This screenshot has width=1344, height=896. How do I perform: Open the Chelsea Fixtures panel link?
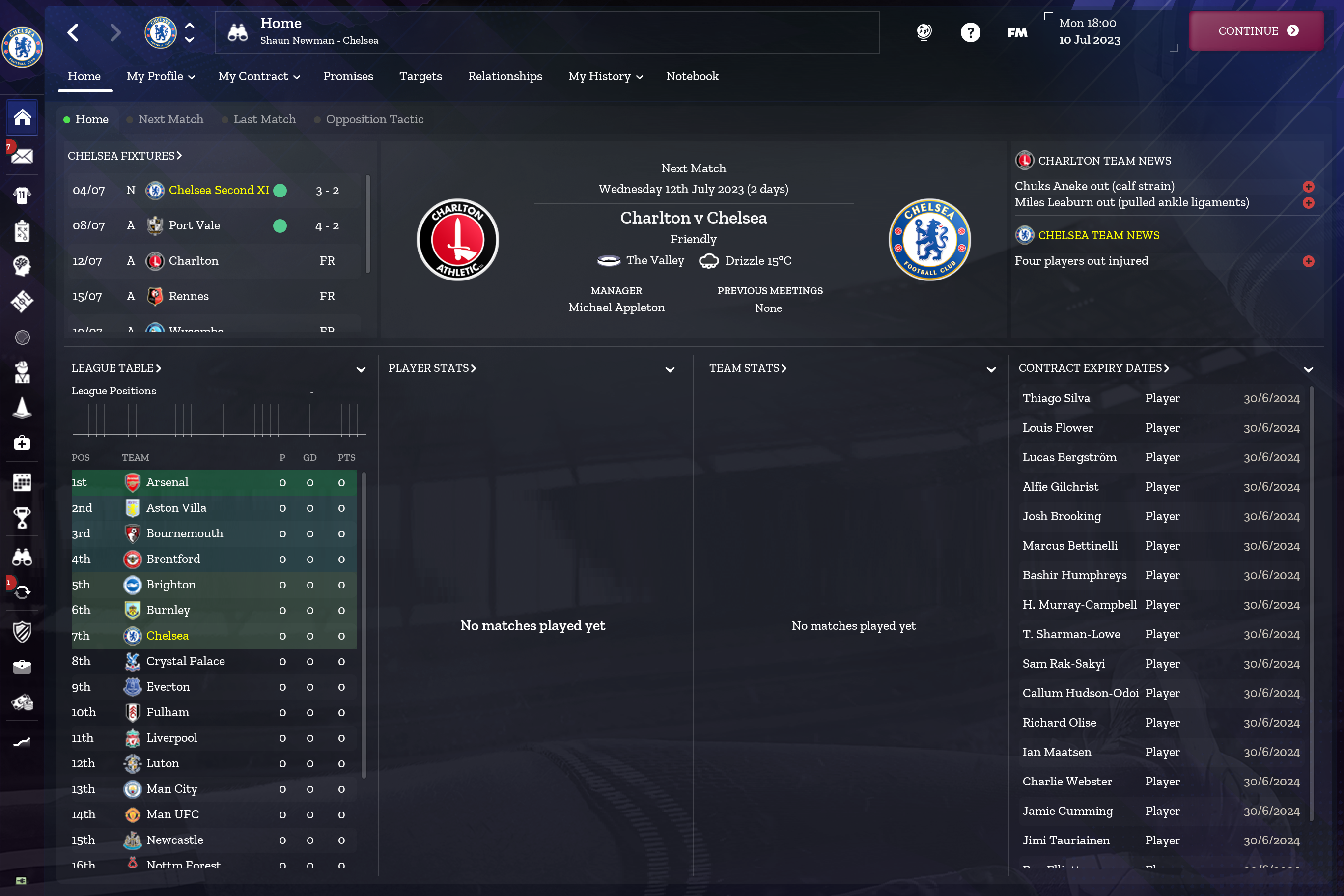click(125, 155)
